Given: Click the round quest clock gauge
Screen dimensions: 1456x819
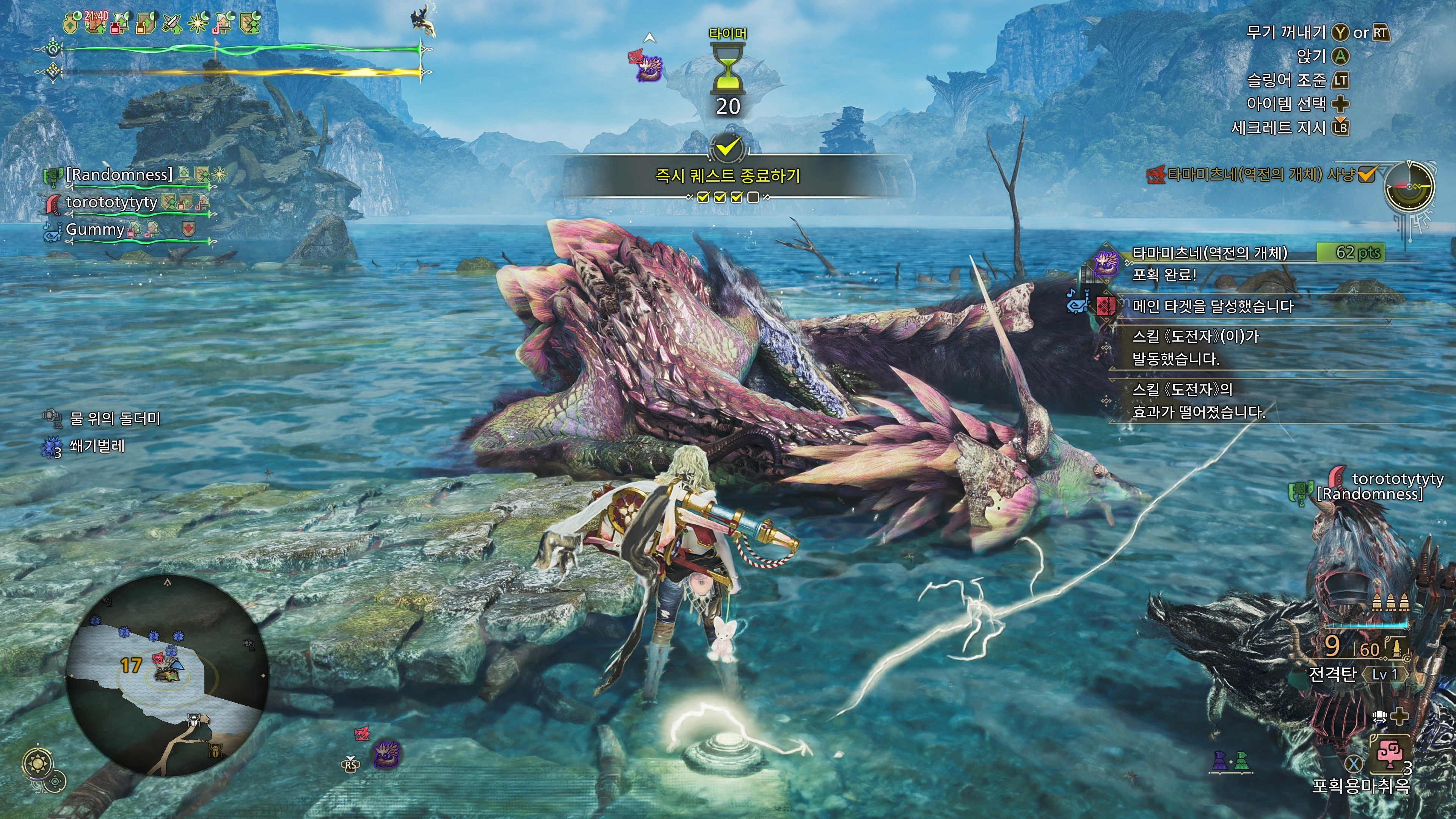Looking at the screenshot, I should 1410,187.
